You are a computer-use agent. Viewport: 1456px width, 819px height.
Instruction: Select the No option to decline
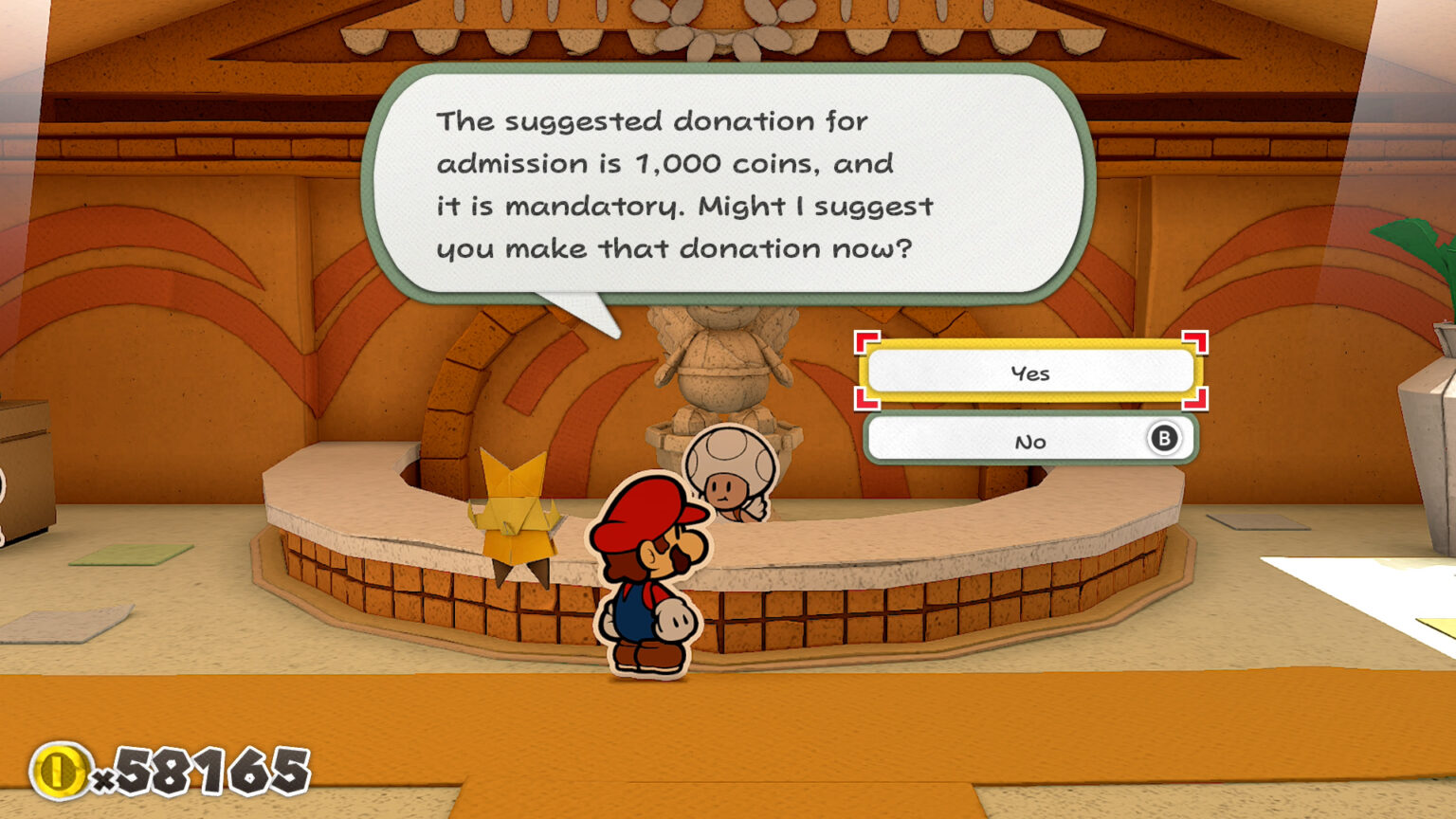[x=1031, y=439]
